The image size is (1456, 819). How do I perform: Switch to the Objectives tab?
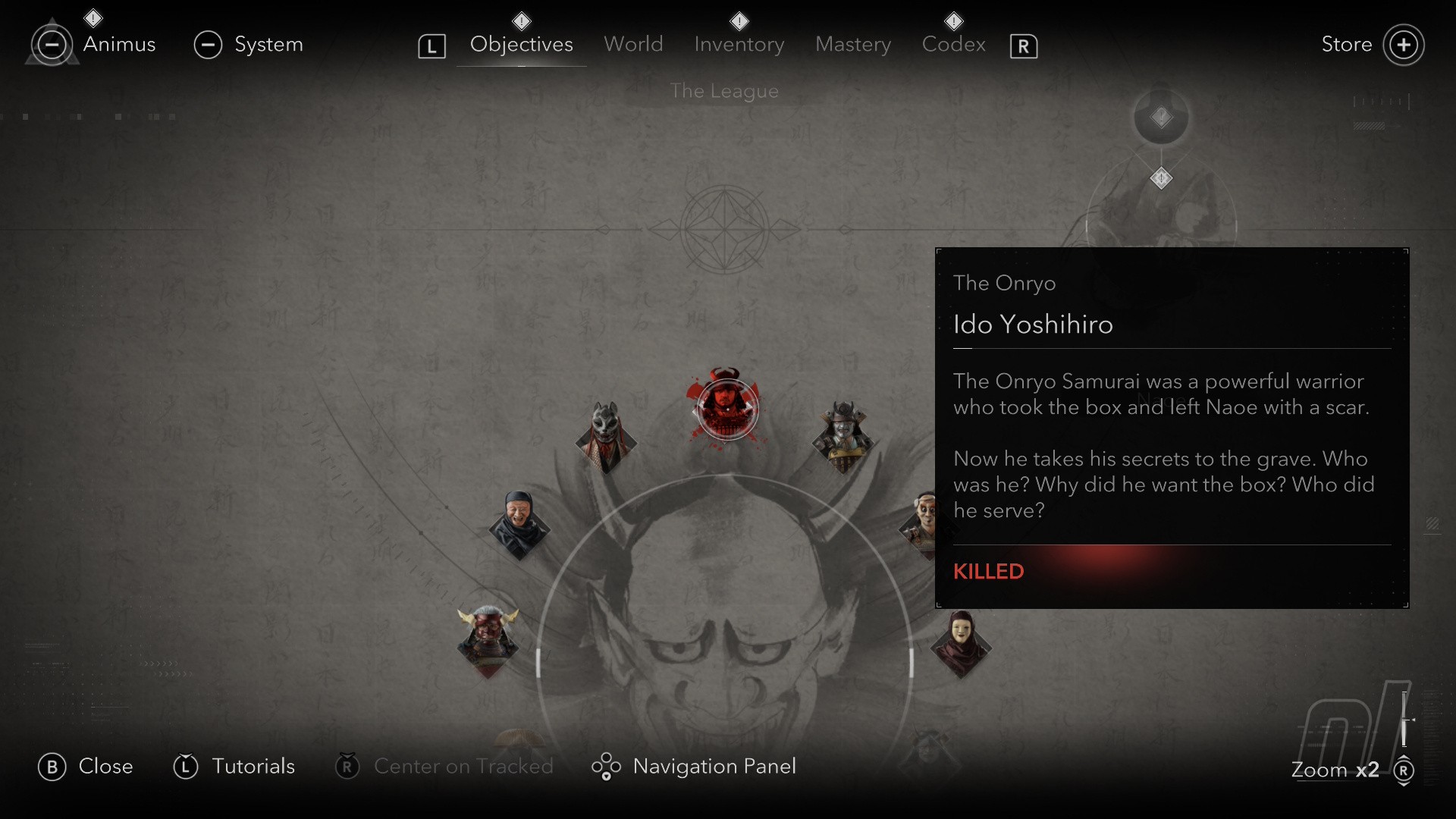pos(521,44)
